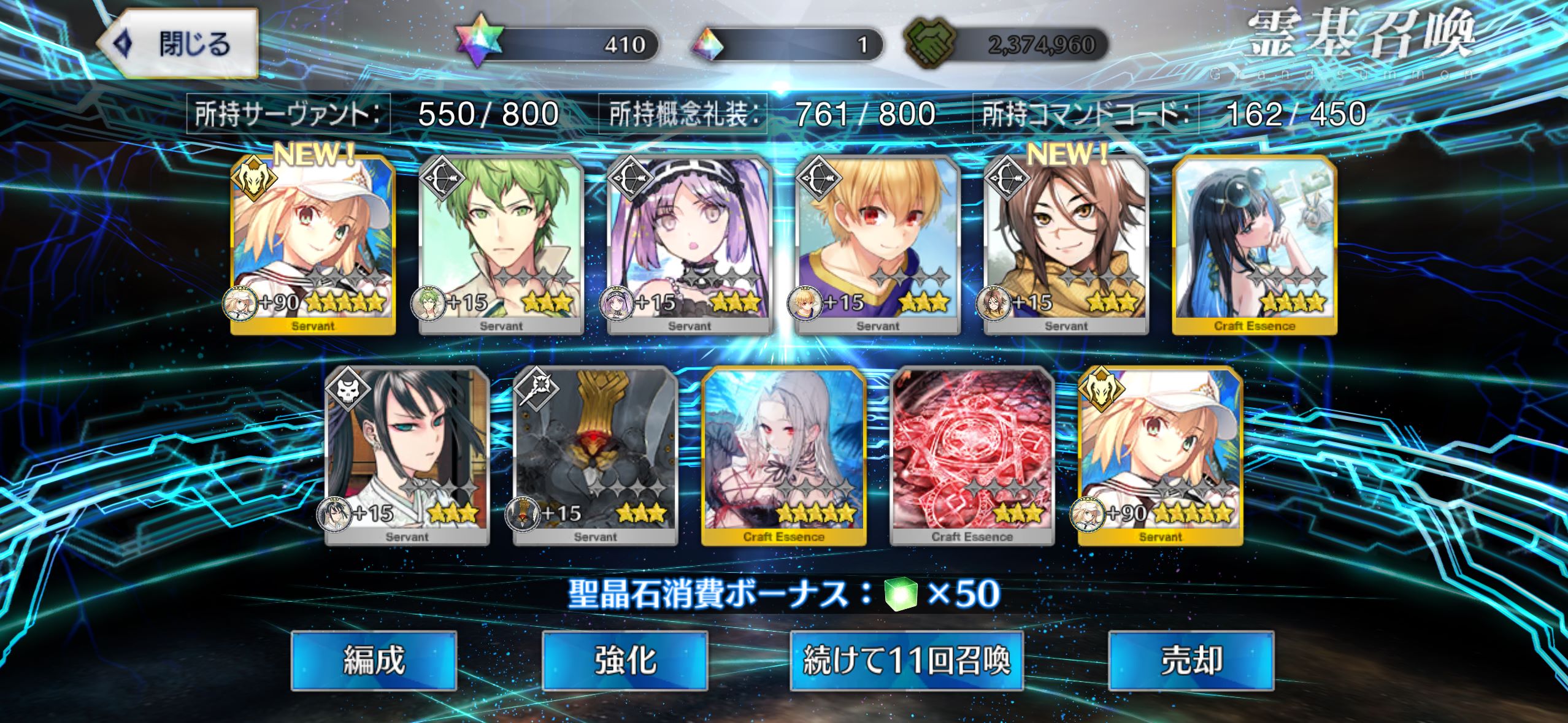Go to the 強化 enhancement menu
This screenshot has height=723, width=1568.
pyautogui.click(x=625, y=661)
